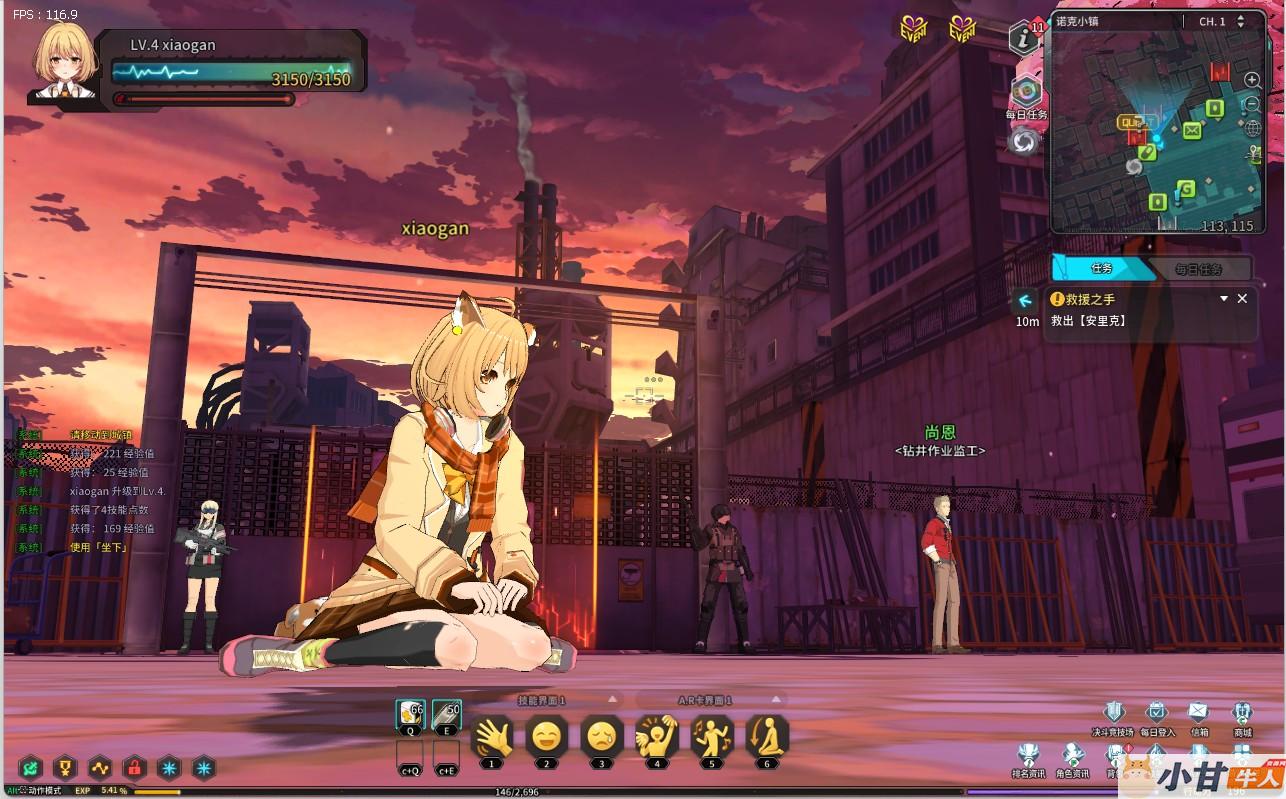Use the item in the Q quick slot
The height and width of the screenshot is (799, 1286).
(411, 715)
